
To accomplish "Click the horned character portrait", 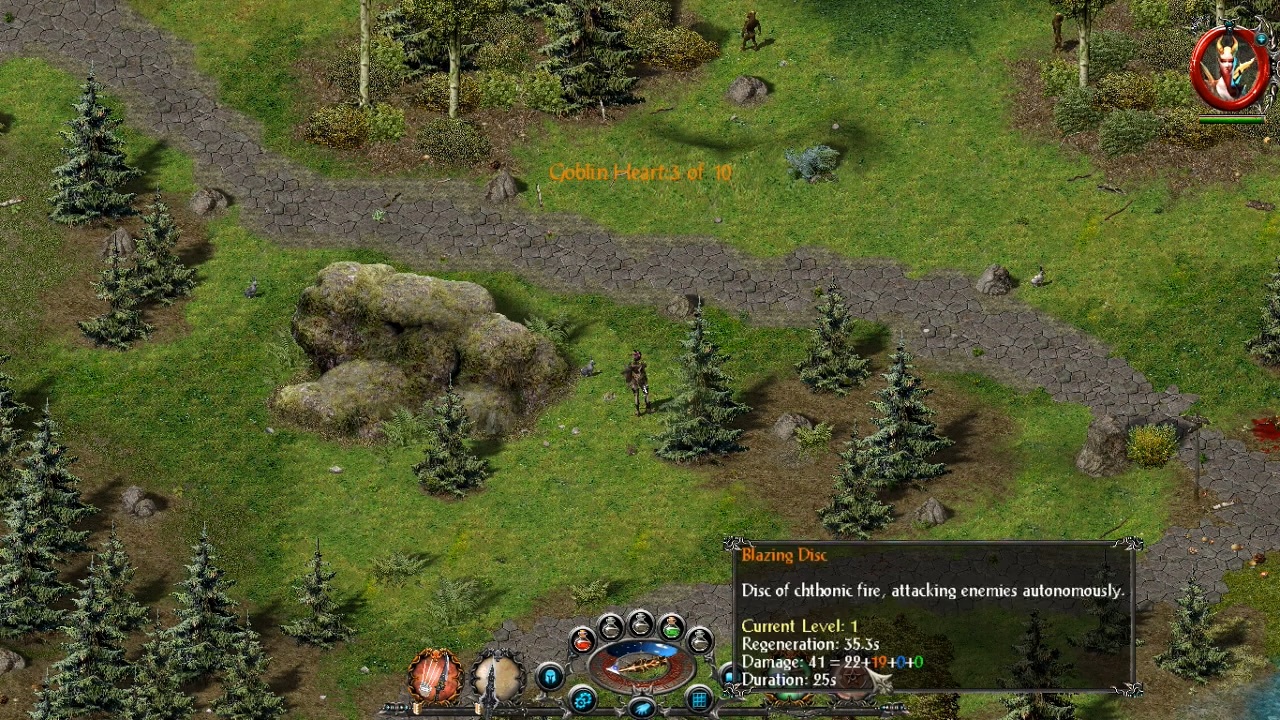I will coord(1230,68).
